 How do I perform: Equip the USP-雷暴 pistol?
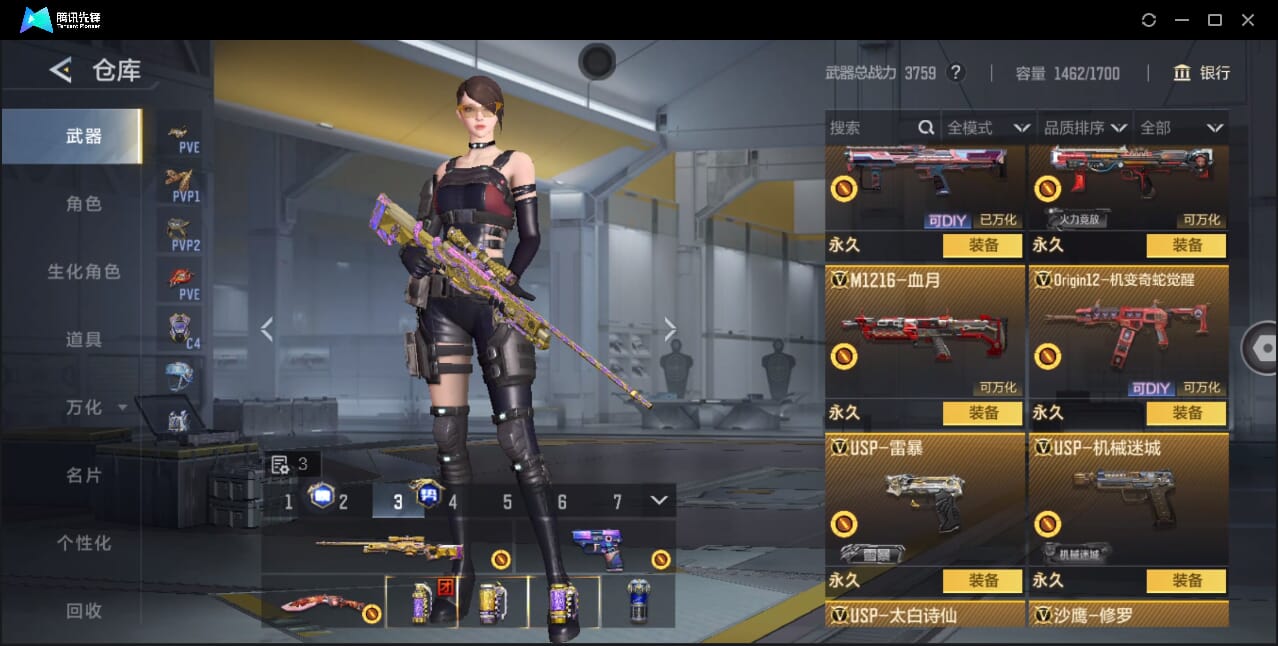983,580
